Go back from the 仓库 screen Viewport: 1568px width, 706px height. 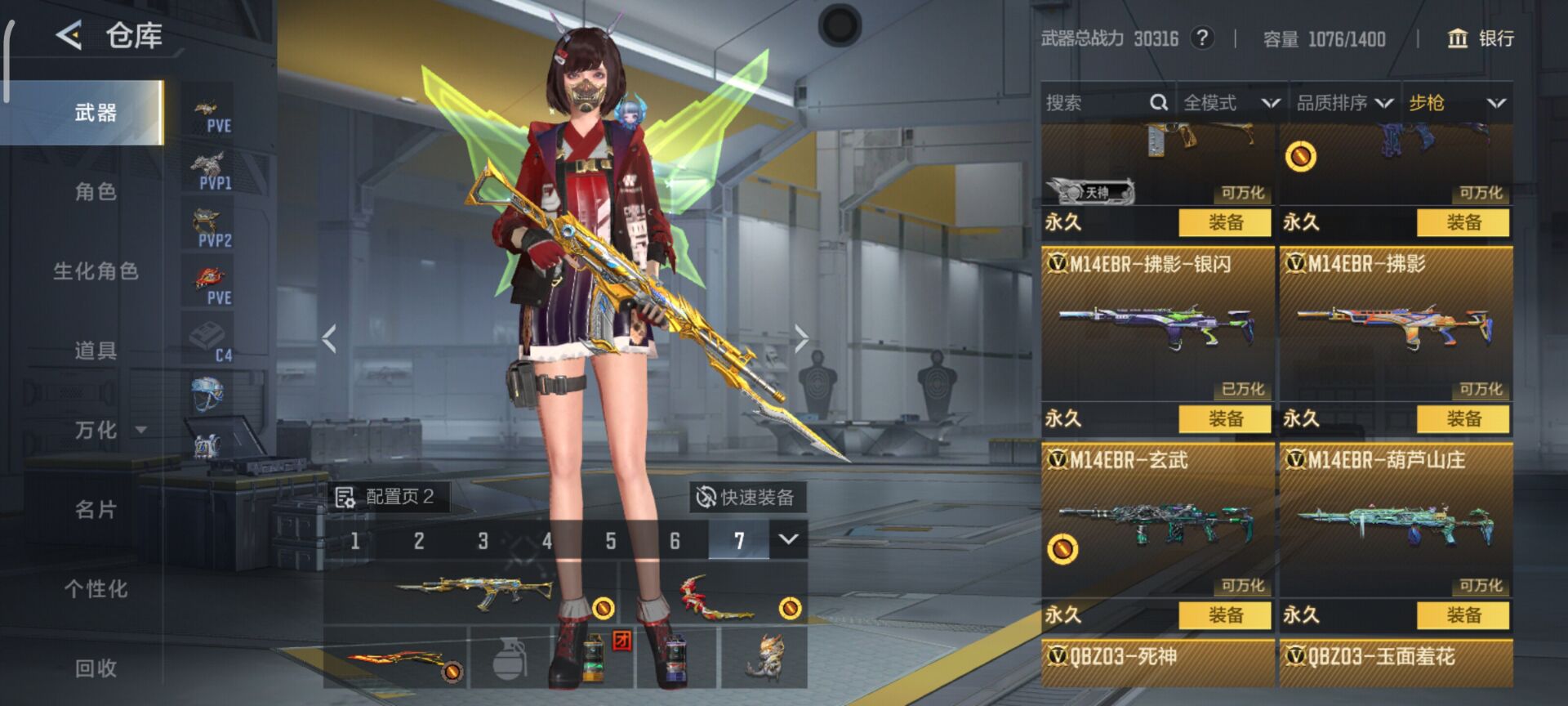(x=69, y=36)
